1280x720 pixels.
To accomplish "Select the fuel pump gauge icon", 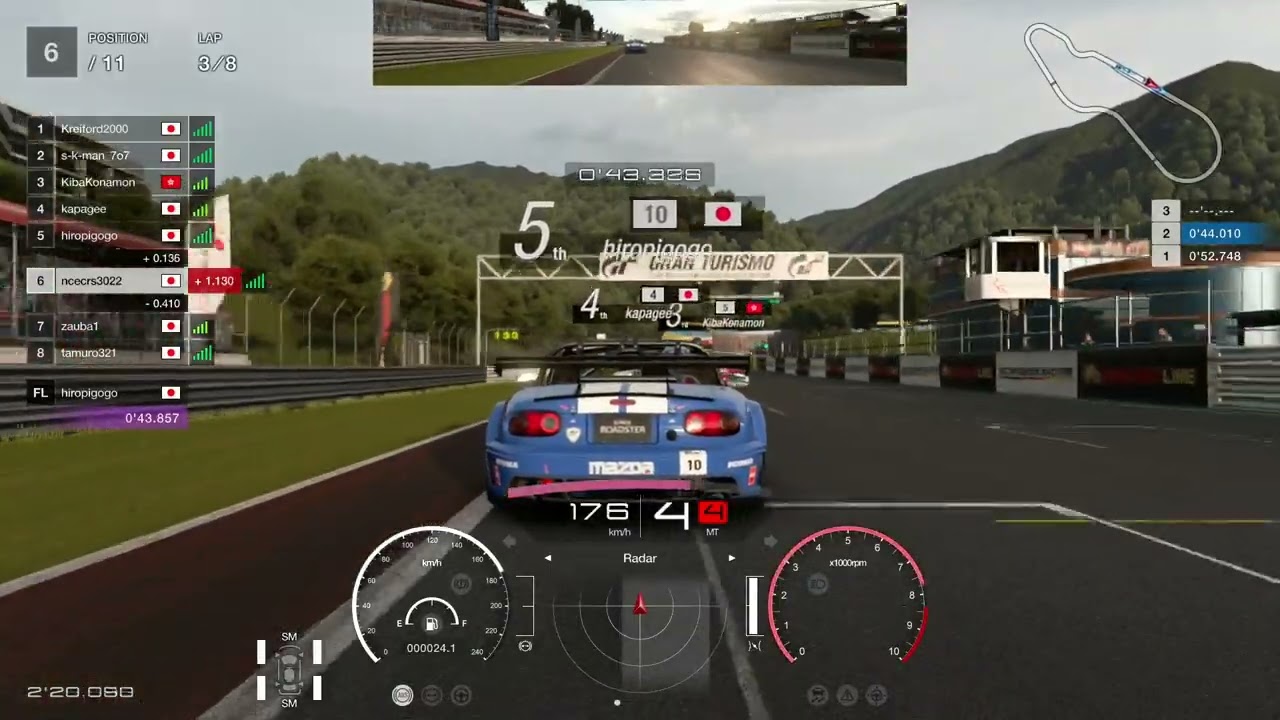I will (432, 625).
